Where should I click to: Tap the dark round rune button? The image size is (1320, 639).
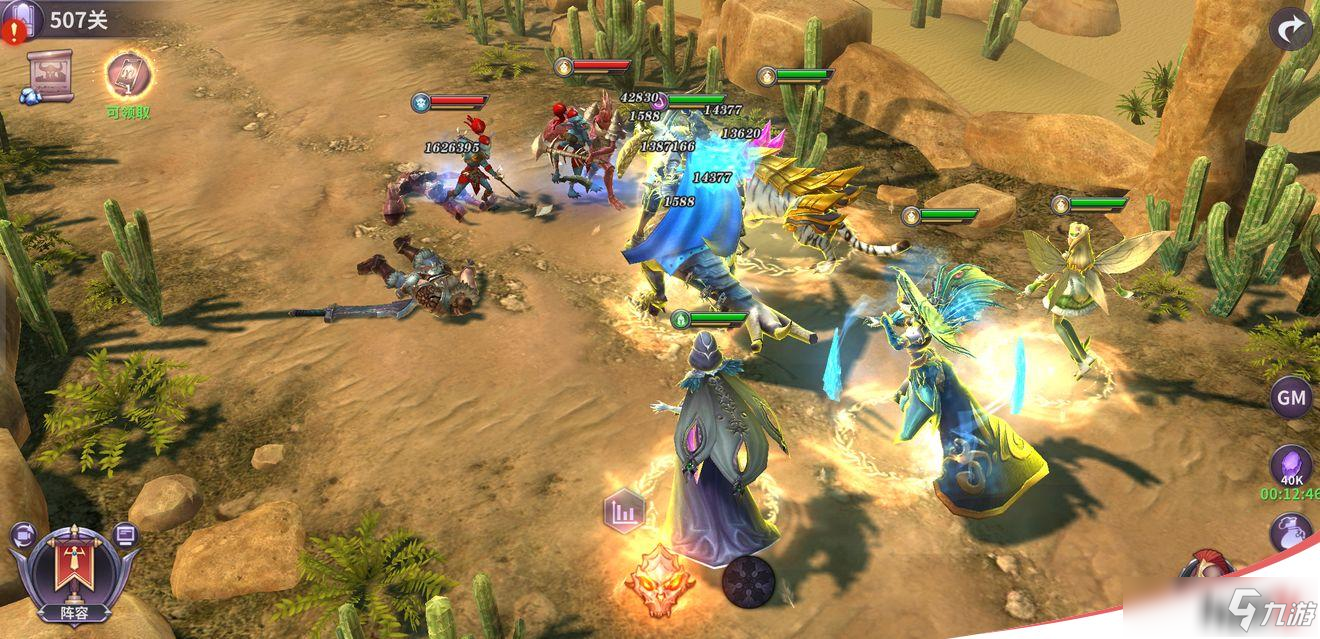[x=748, y=579]
